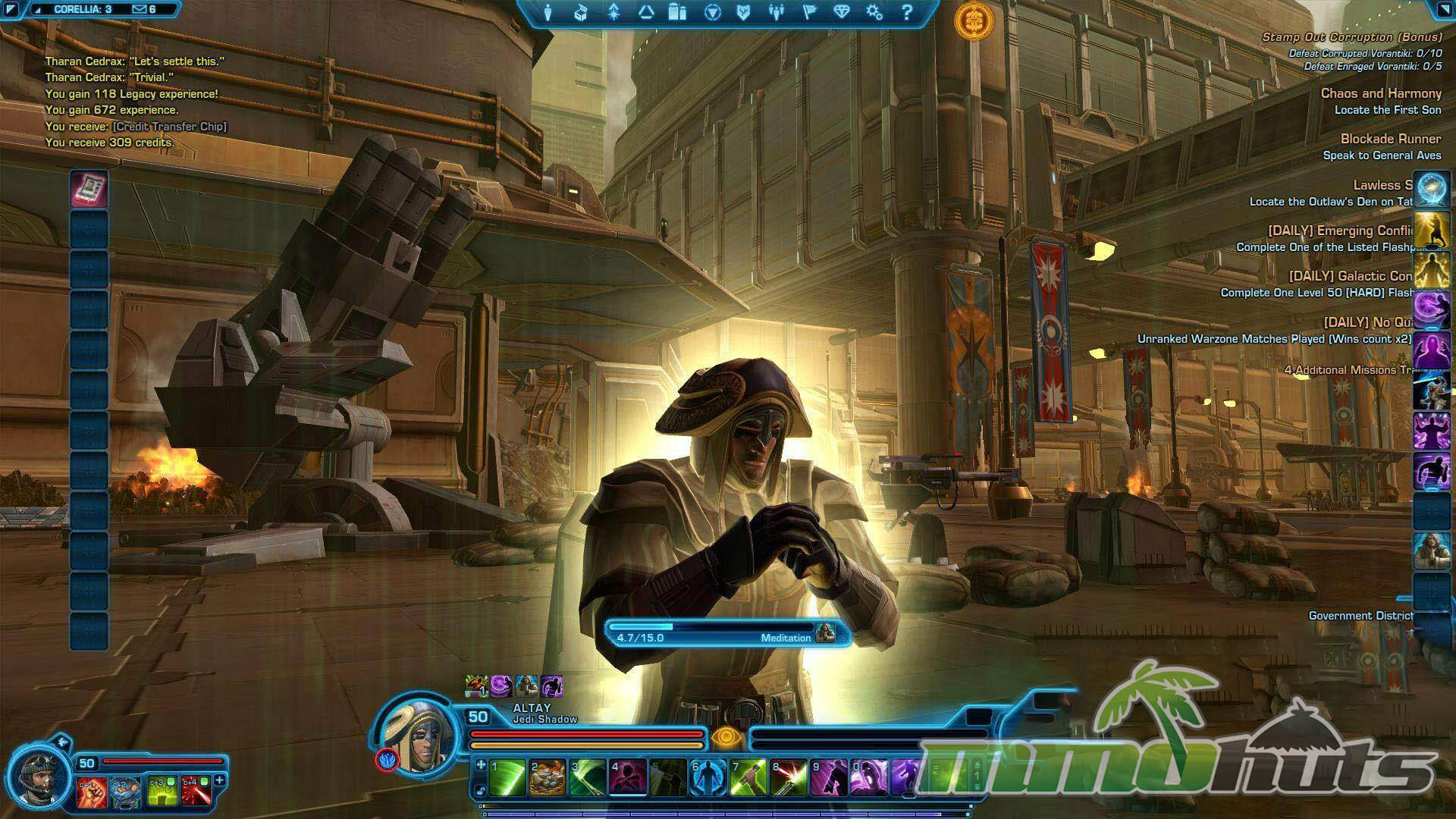
Task: Open the Cartel Market coin button
Action: (973, 20)
